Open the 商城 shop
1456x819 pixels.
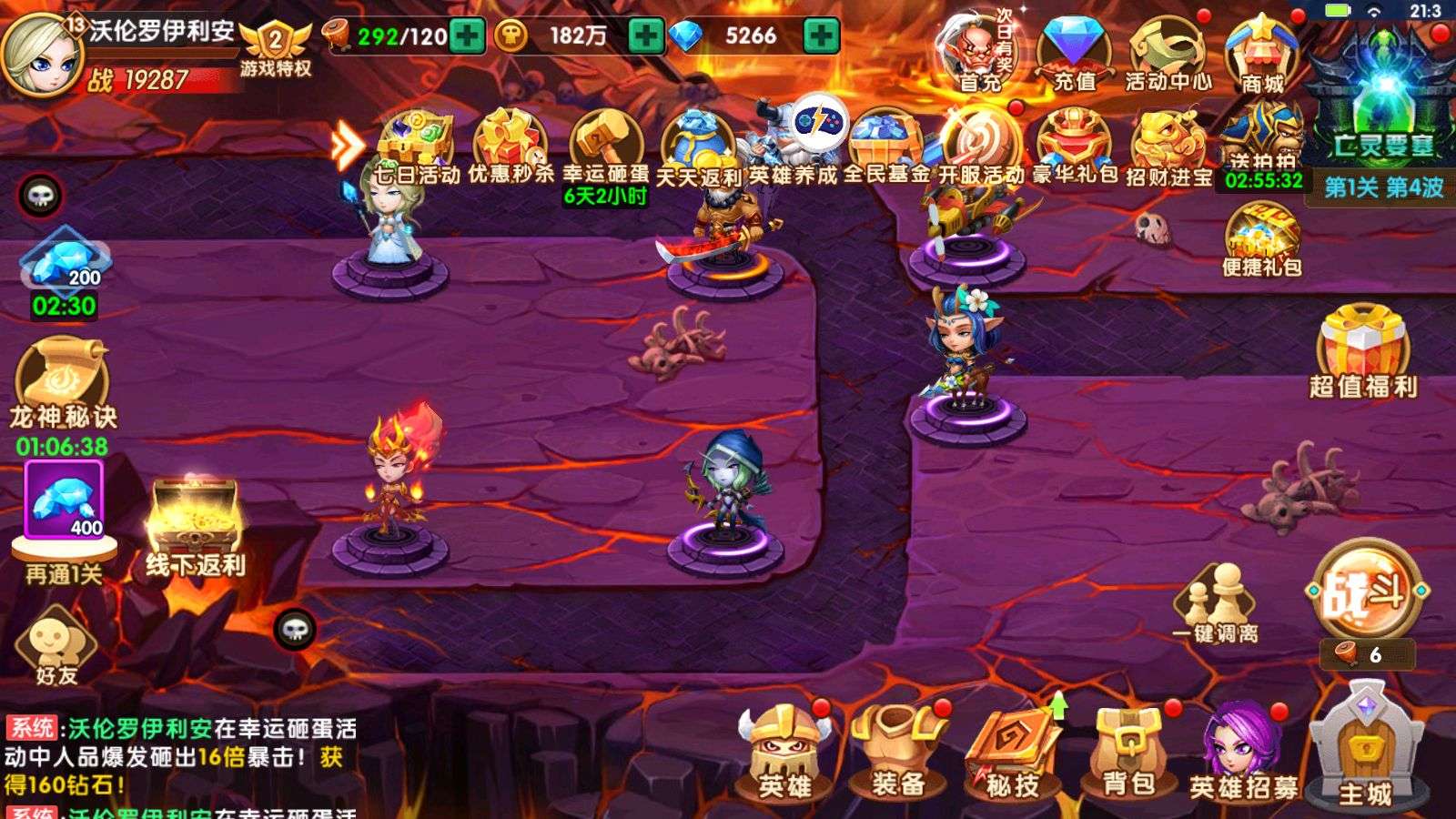click(1261, 55)
